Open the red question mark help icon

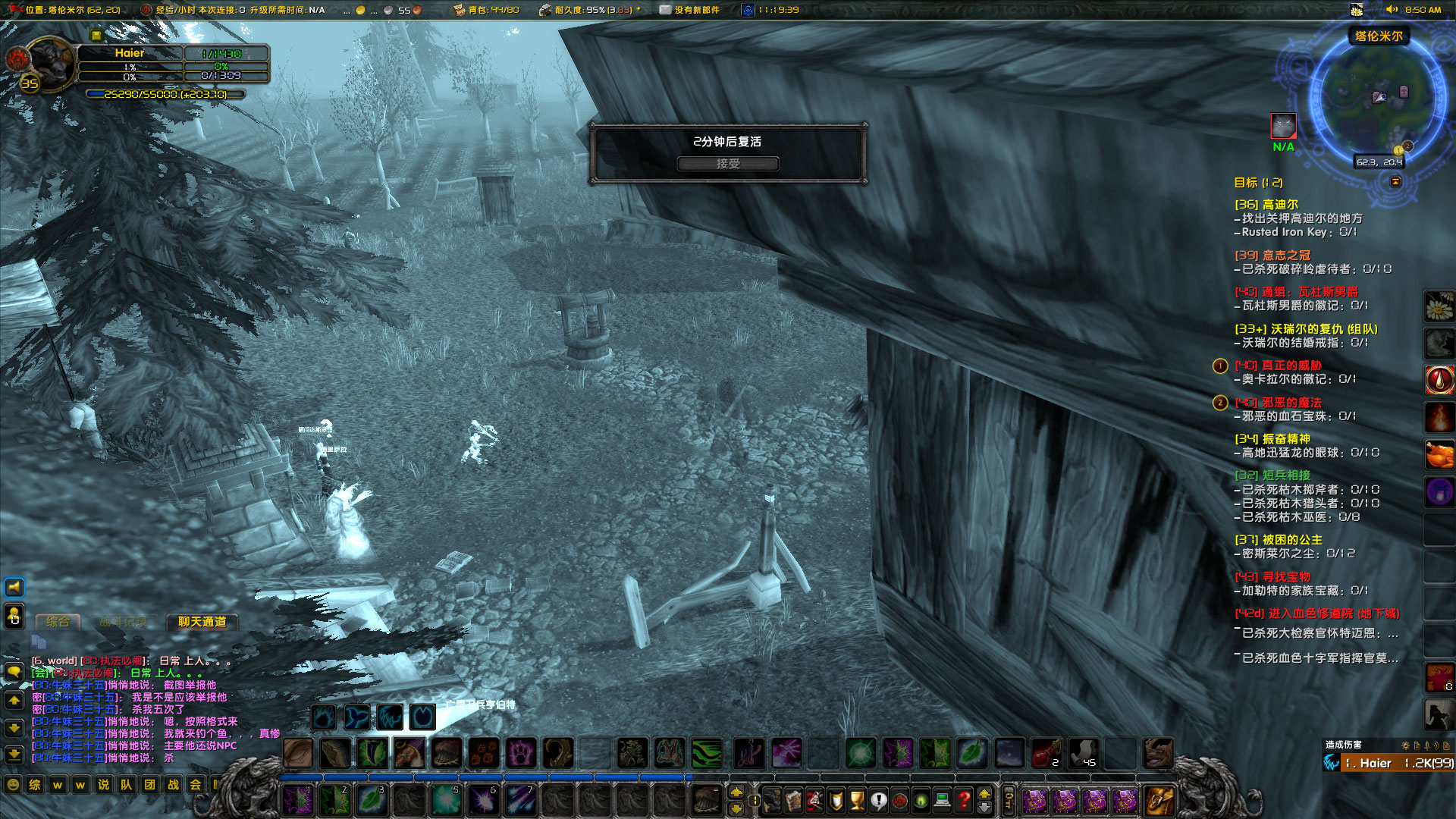962,801
